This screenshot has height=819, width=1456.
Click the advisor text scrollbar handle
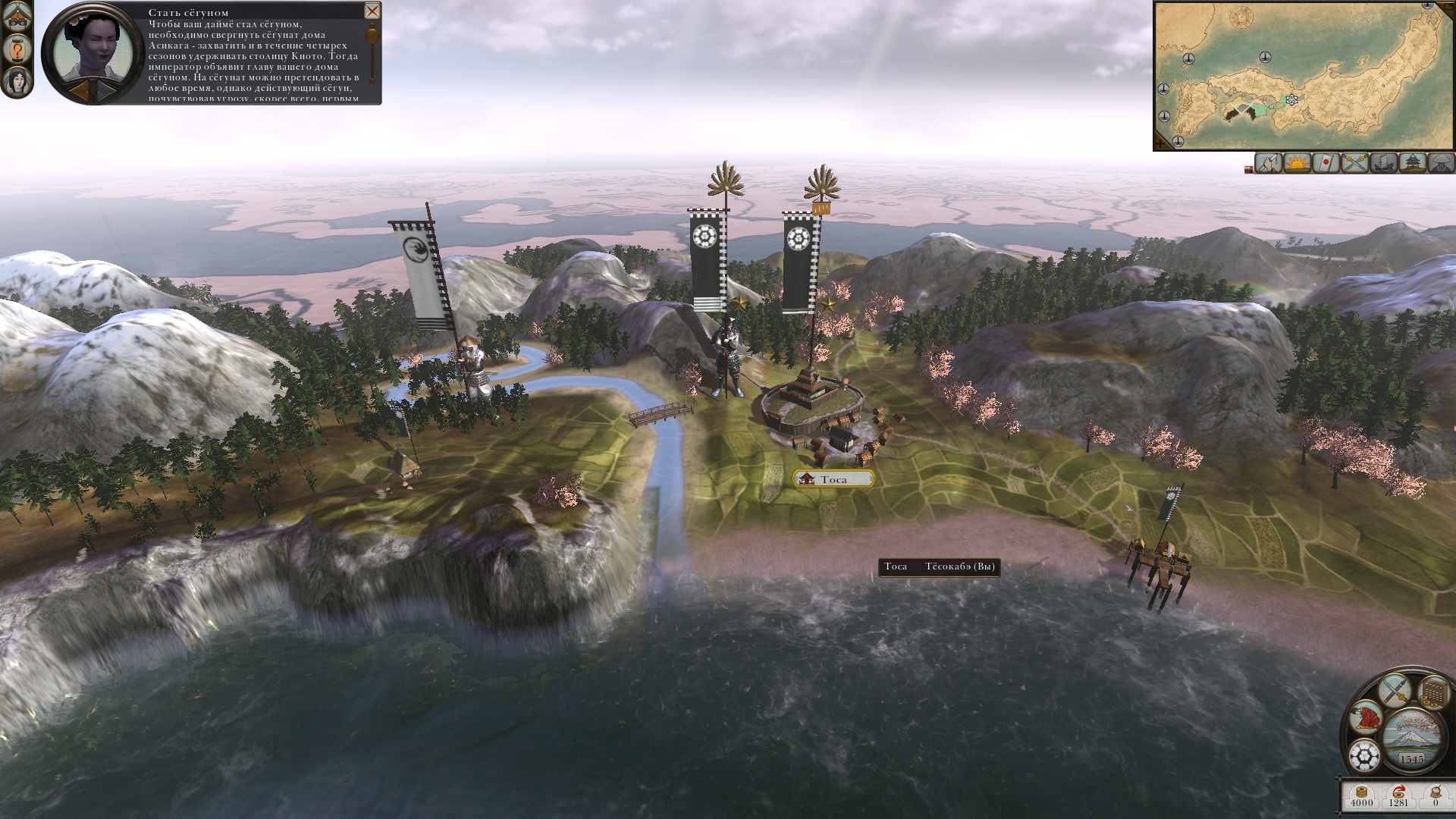click(372, 36)
